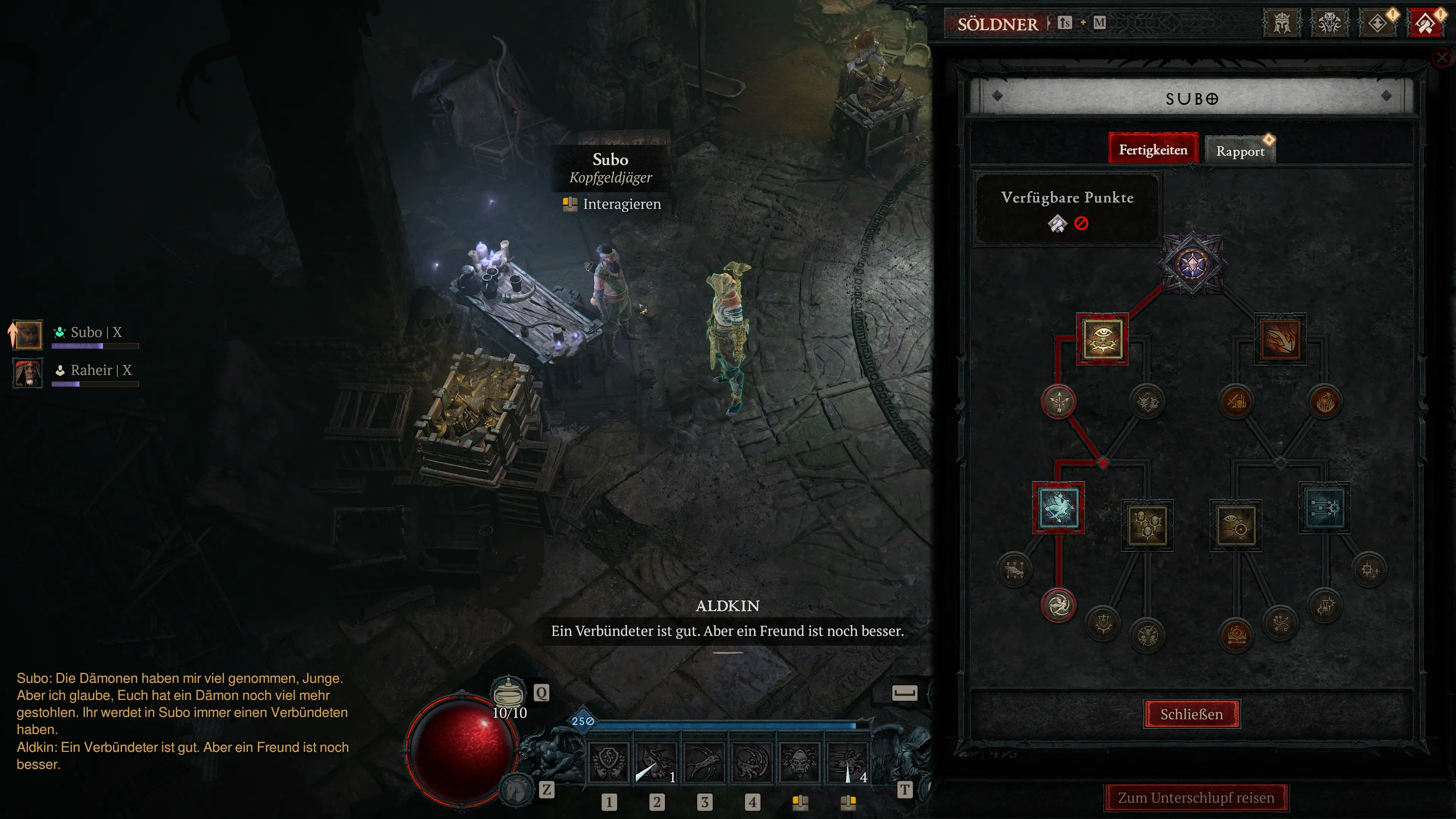The image size is (1456, 819).
Task: Click the beast head icon in the top-right bar
Action: point(1329,23)
